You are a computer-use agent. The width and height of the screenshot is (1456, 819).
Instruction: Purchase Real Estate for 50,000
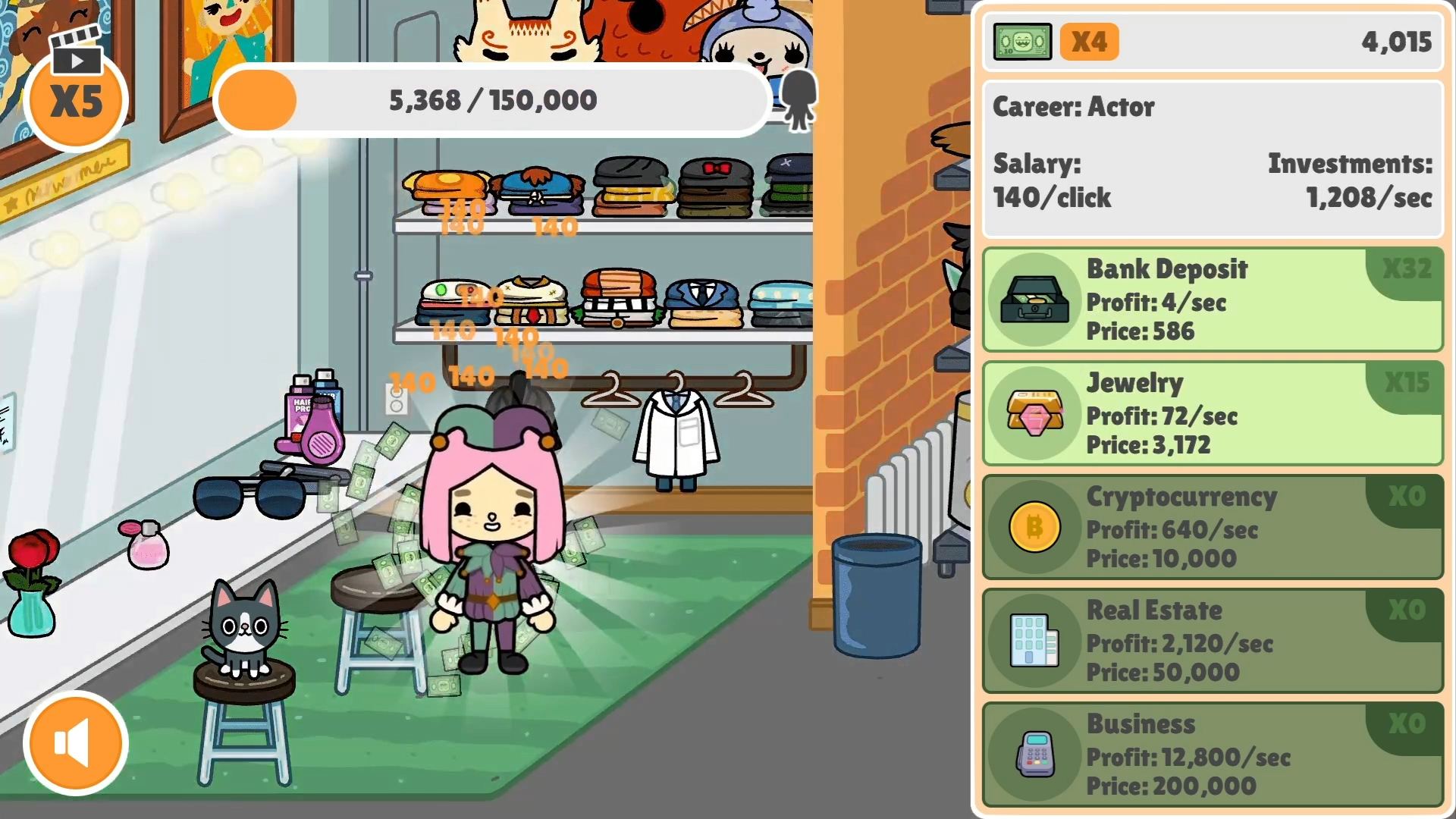[1213, 641]
